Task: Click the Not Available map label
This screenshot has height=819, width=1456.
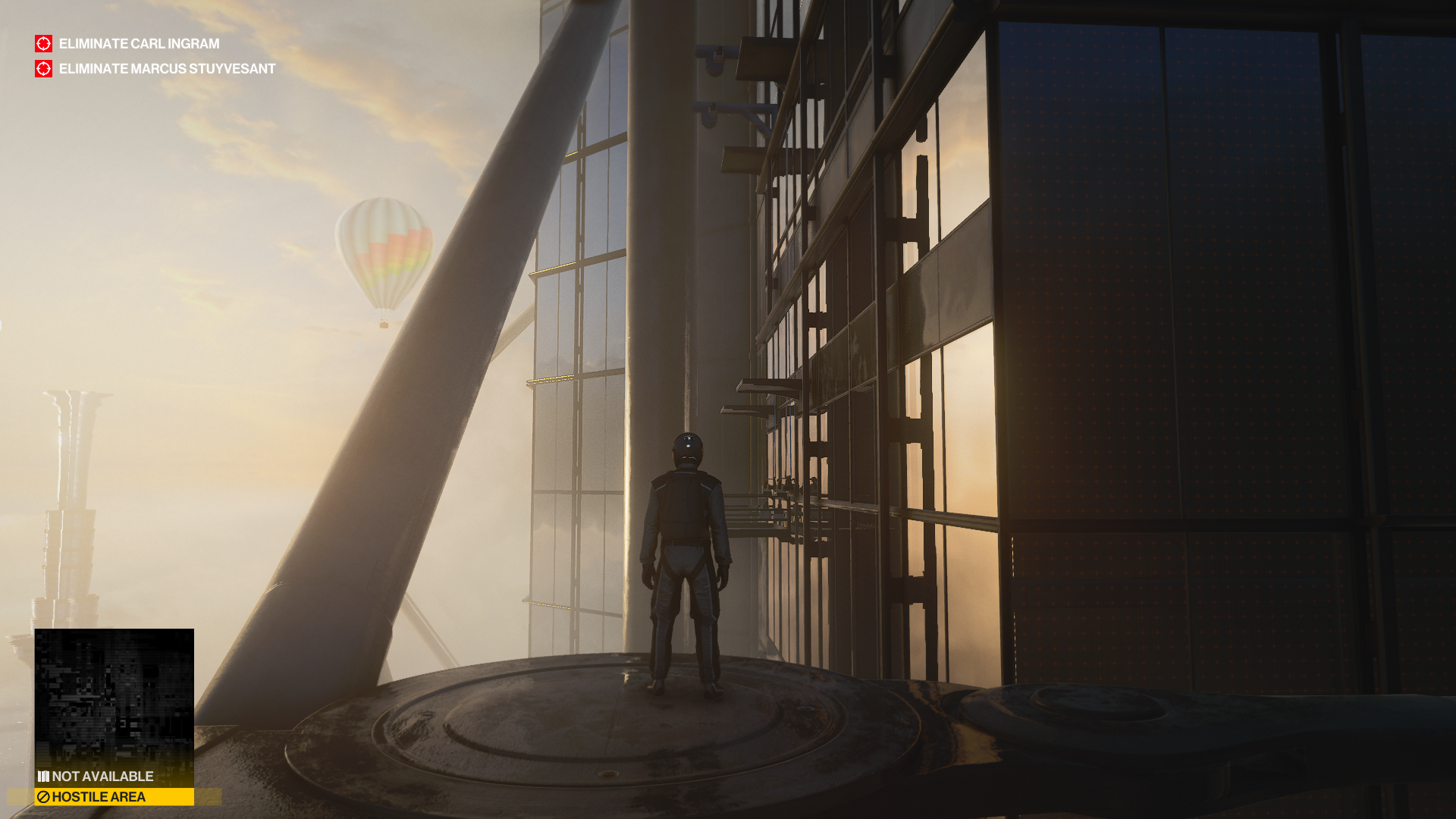Action: 102,777
